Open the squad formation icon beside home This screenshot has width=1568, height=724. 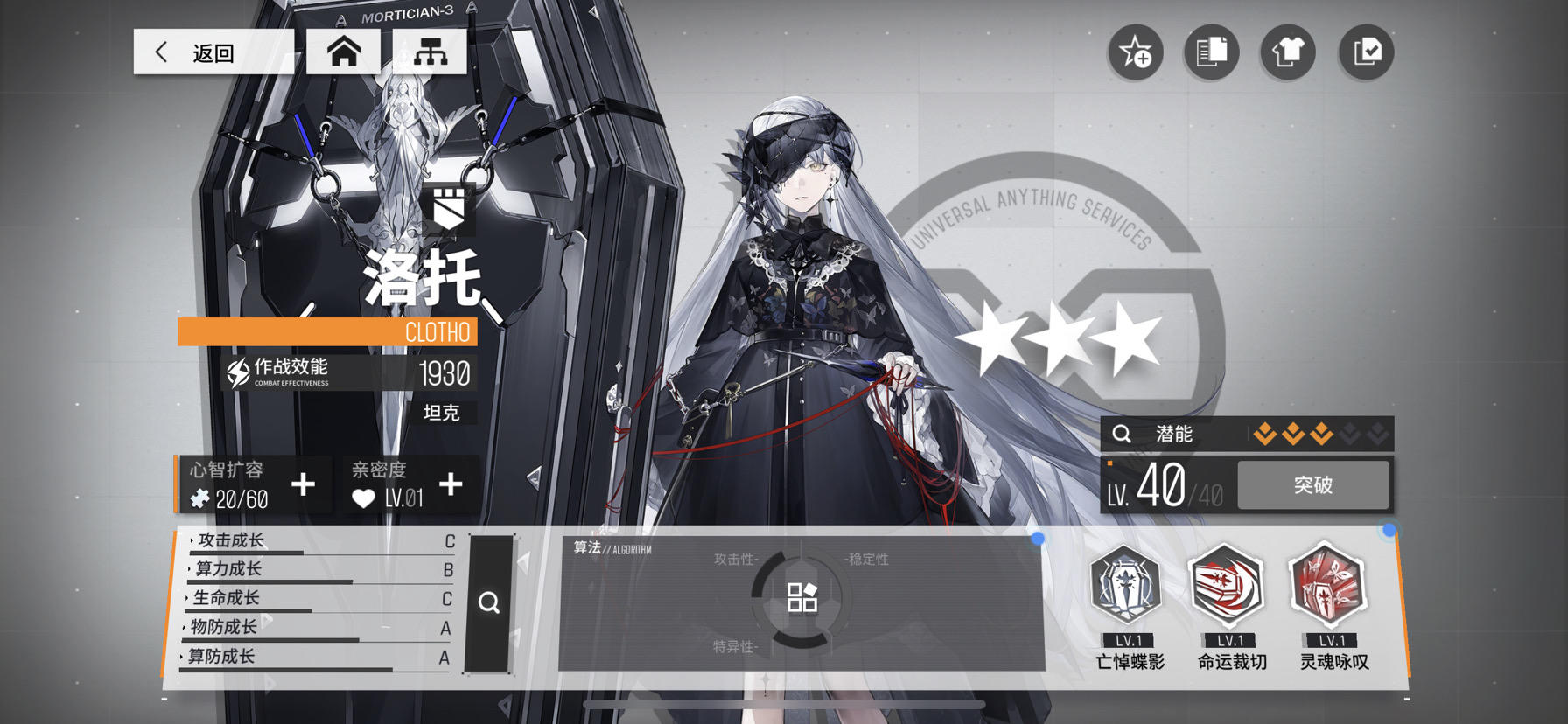point(428,51)
